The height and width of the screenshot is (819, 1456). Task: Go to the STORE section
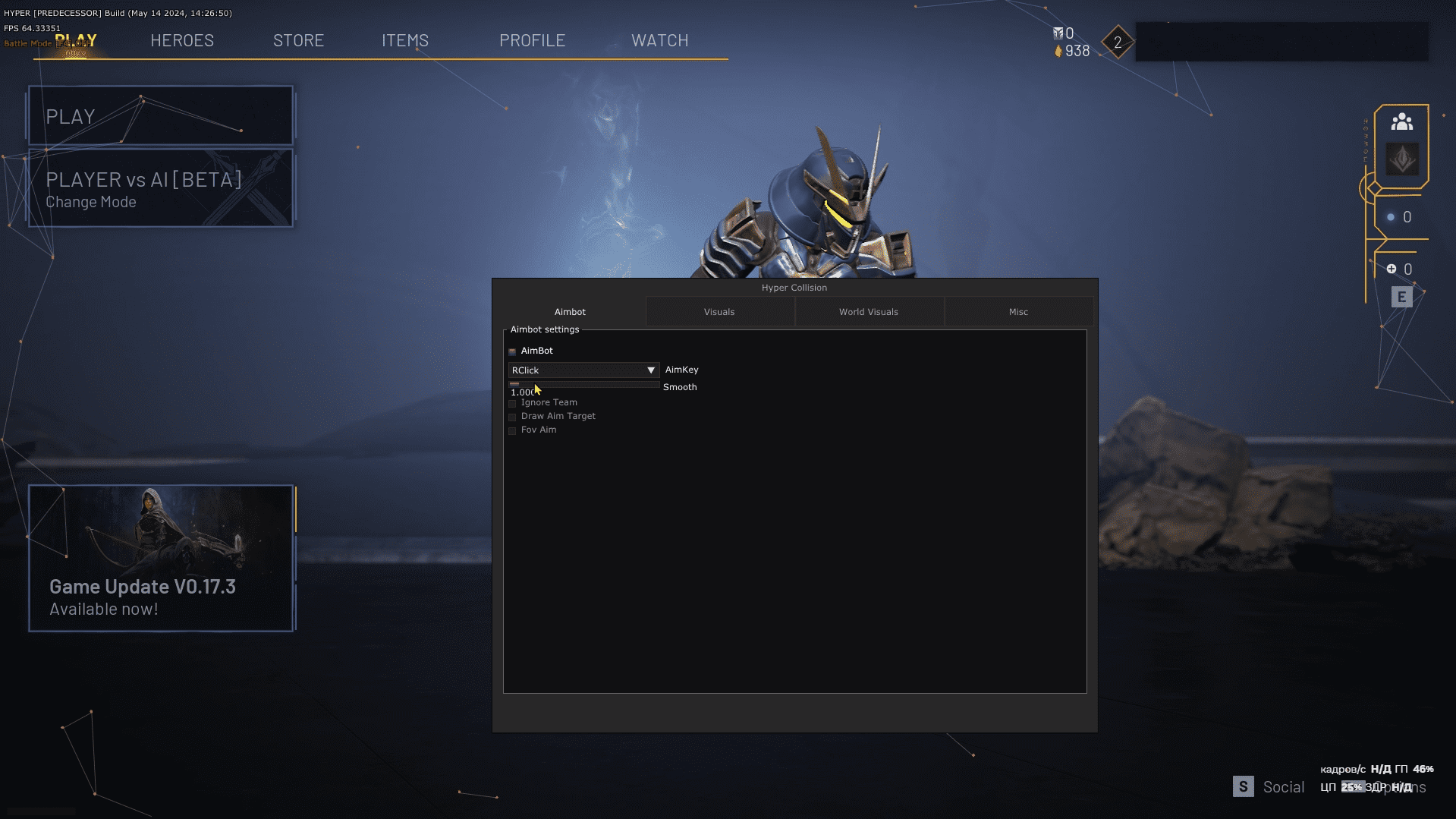(298, 40)
